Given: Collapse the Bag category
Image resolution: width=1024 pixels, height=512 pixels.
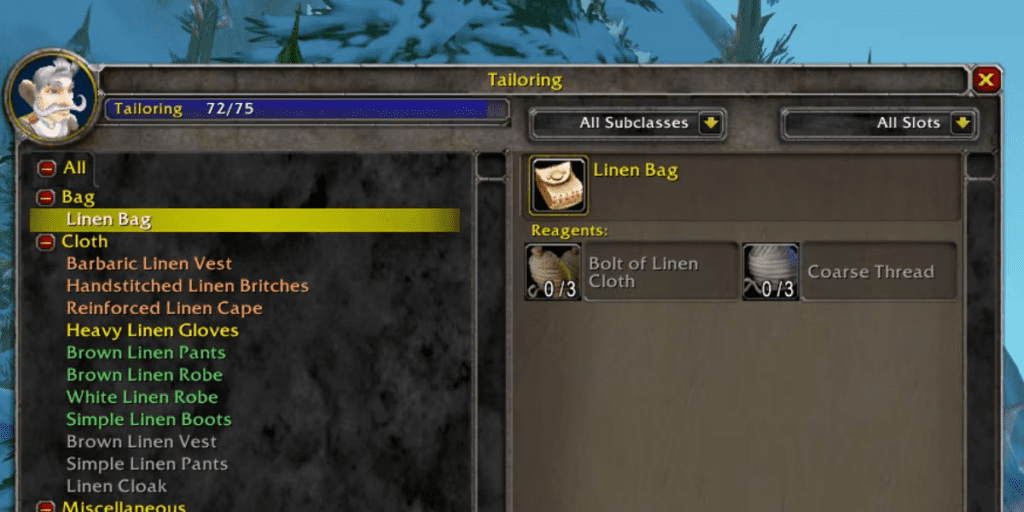Looking at the screenshot, I should pos(46,197).
